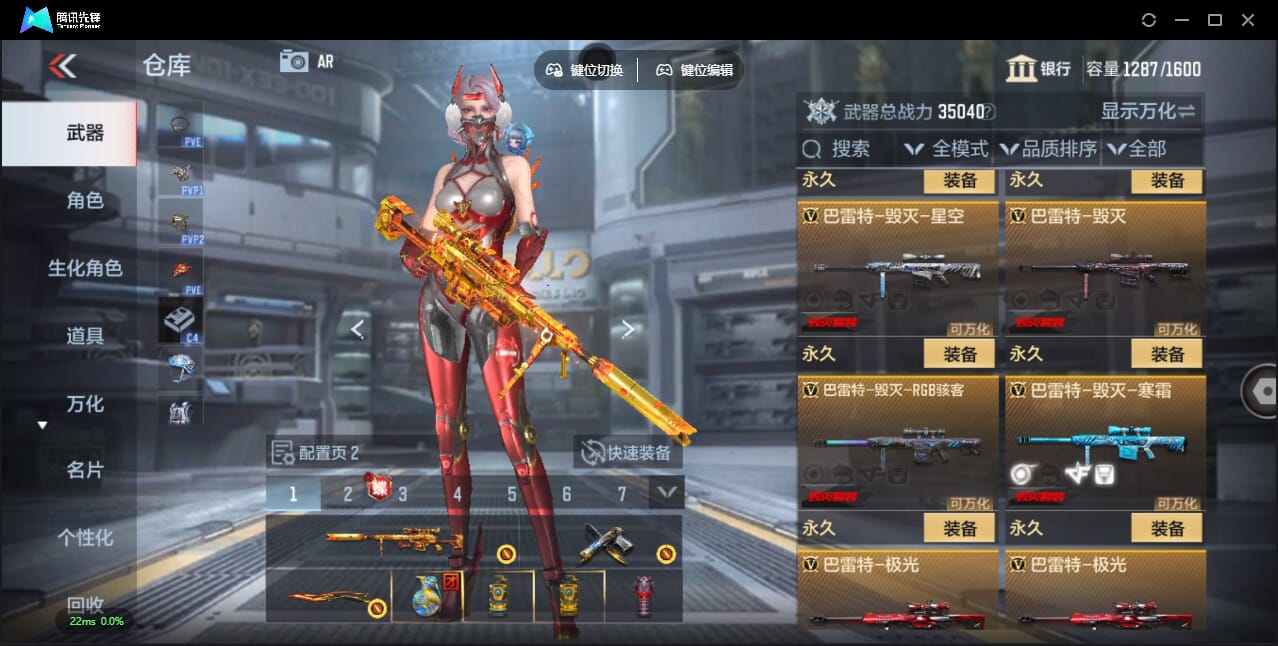The width and height of the screenshot is (1278, 646).
Task: Go back using the double-arrow button
Action: 62,66
